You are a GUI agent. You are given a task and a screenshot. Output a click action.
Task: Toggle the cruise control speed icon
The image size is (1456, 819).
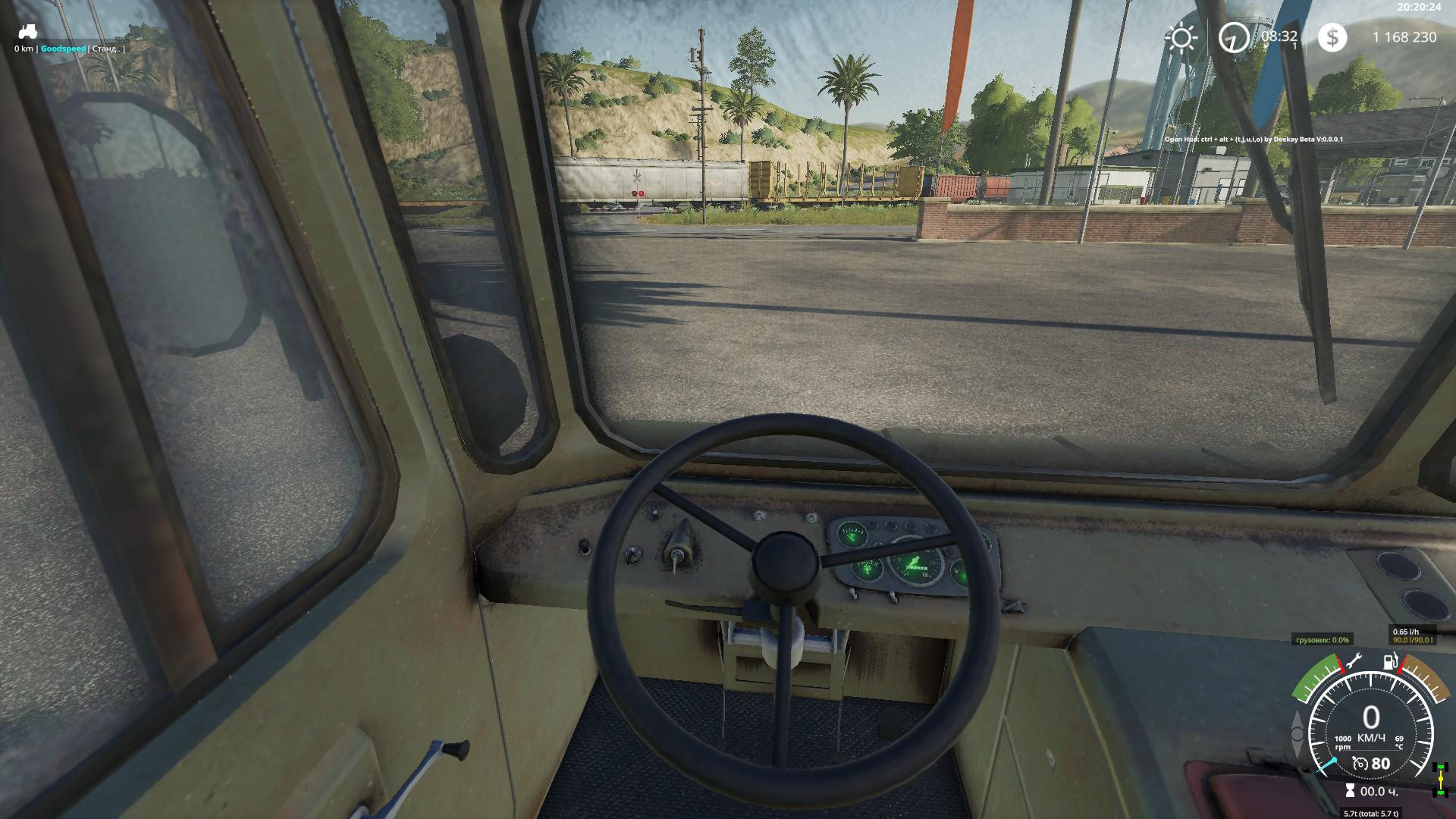tap(1360, 764)
